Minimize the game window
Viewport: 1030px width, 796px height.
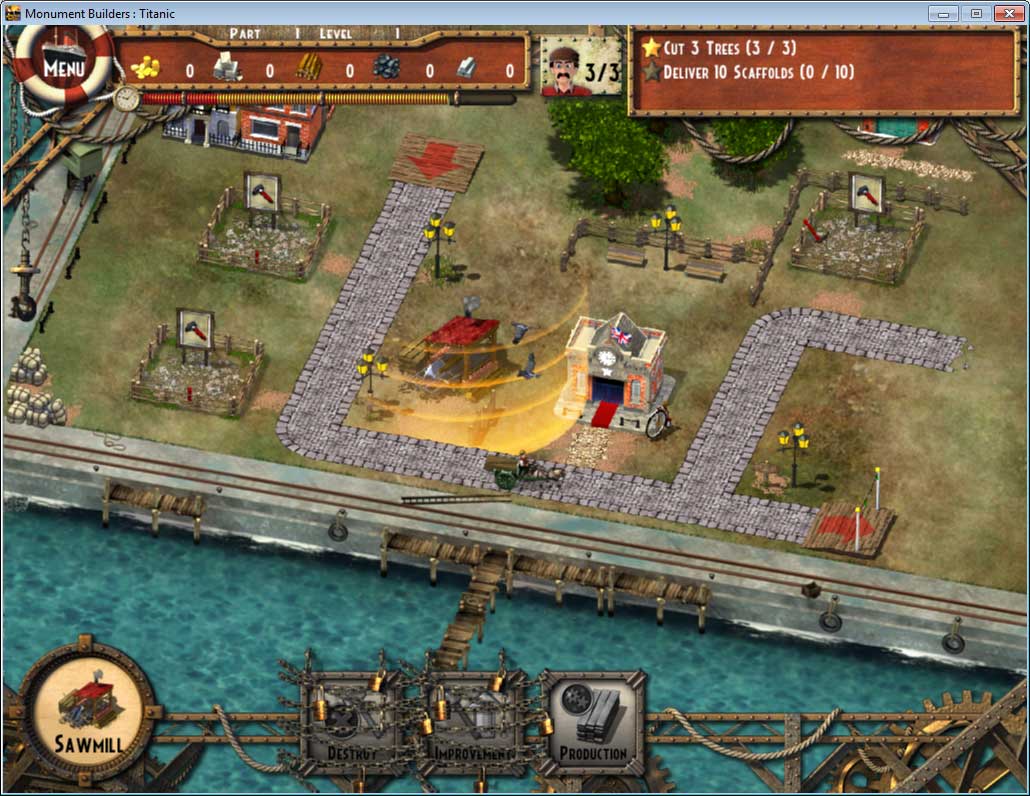click(943, 13)
